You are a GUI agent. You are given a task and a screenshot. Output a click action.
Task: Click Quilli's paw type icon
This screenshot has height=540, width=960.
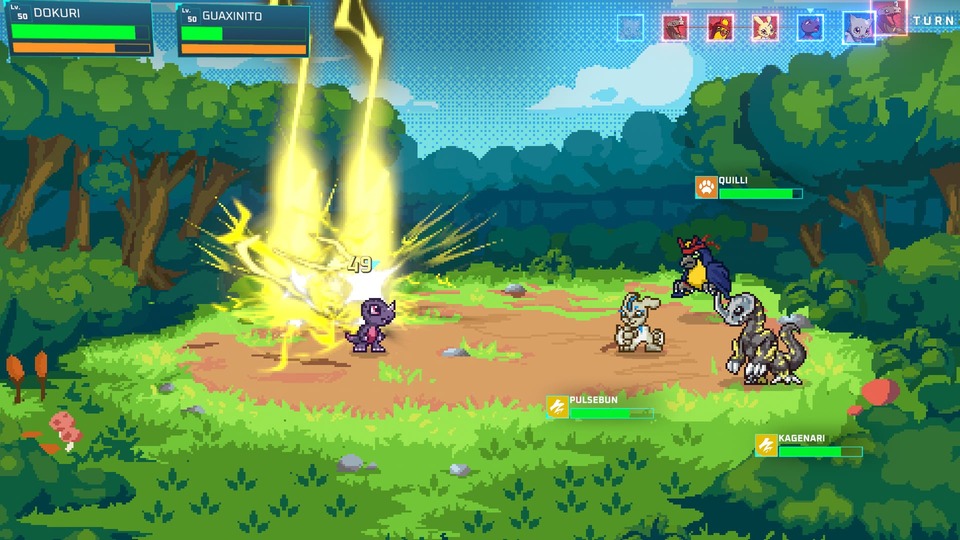(706, 187)
